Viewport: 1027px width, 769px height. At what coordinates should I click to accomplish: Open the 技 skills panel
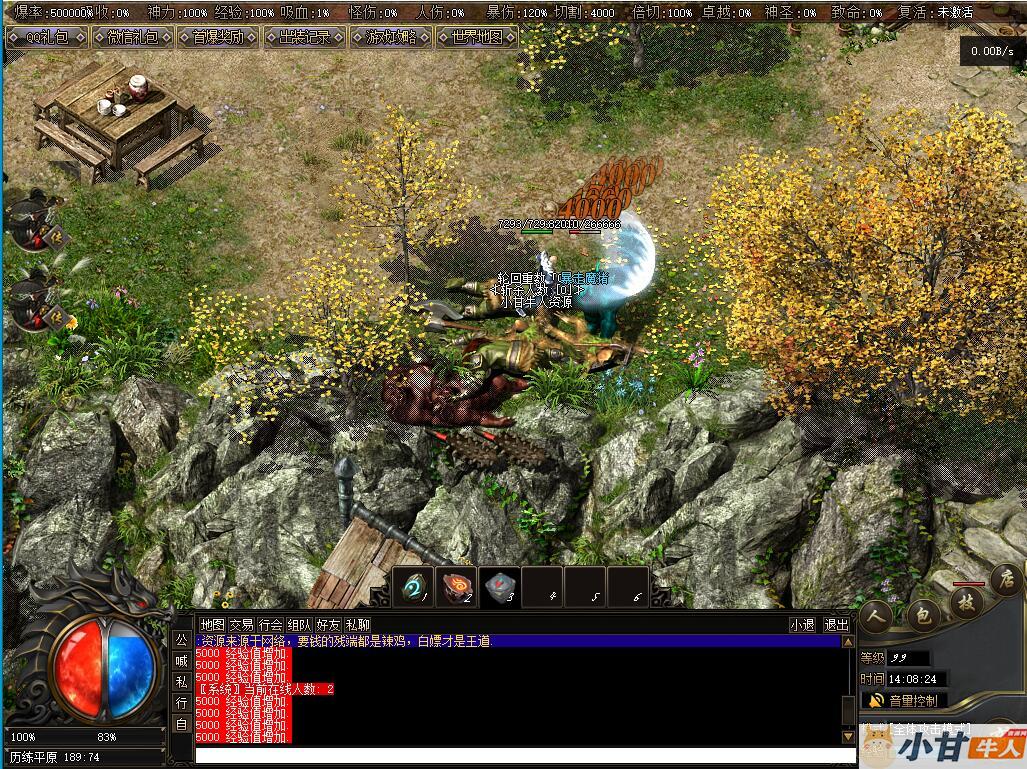pos(967,601)
